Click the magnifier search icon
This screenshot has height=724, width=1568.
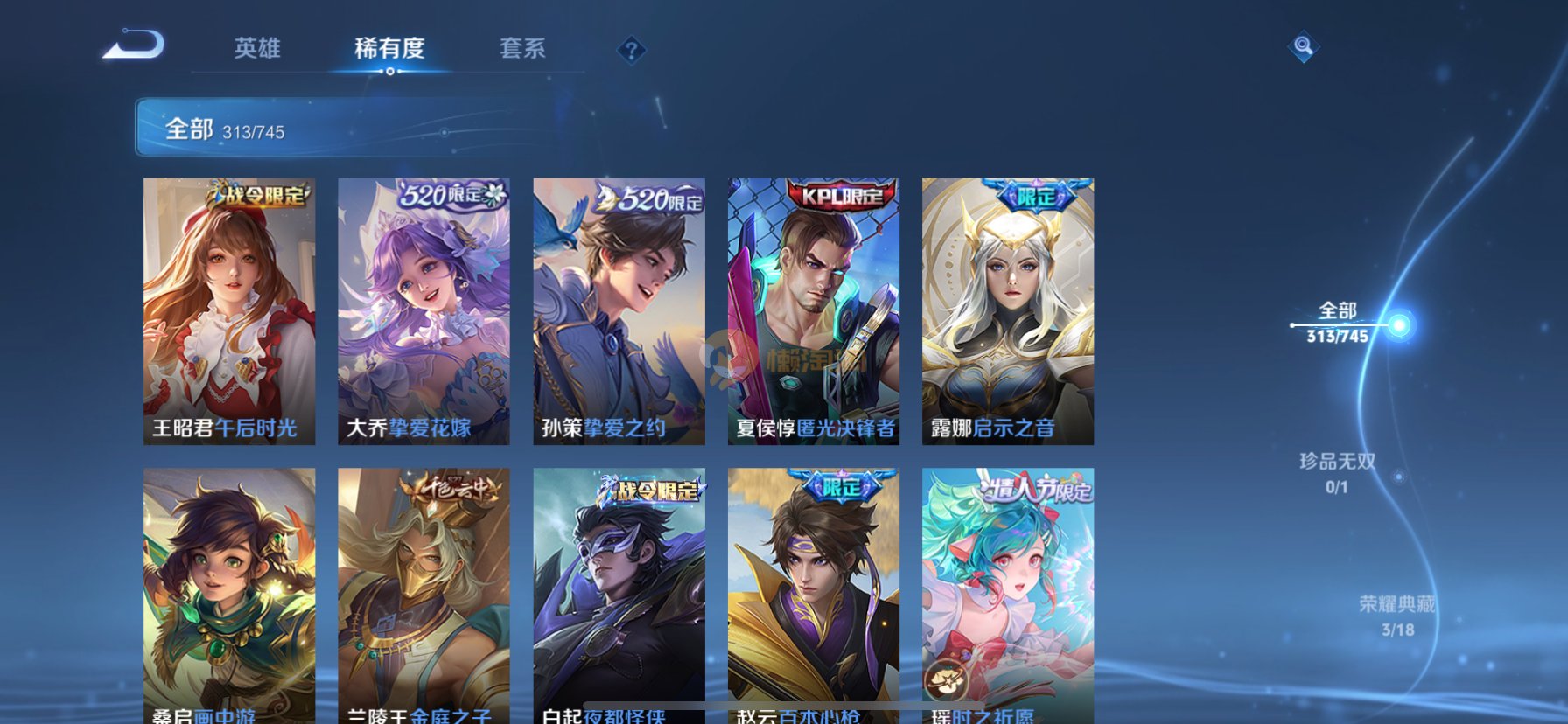[1303, 46]
